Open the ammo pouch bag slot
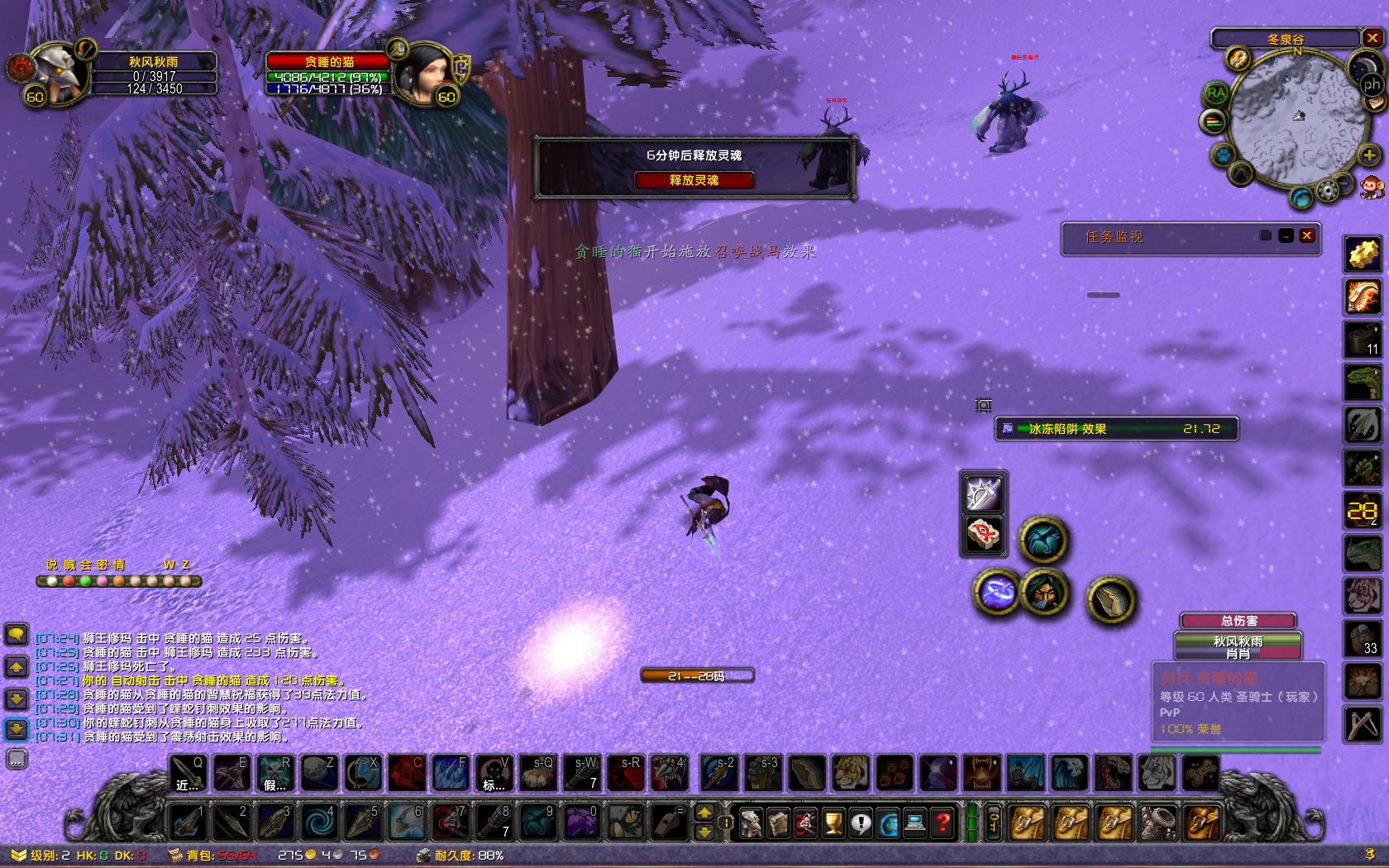 1159,823
